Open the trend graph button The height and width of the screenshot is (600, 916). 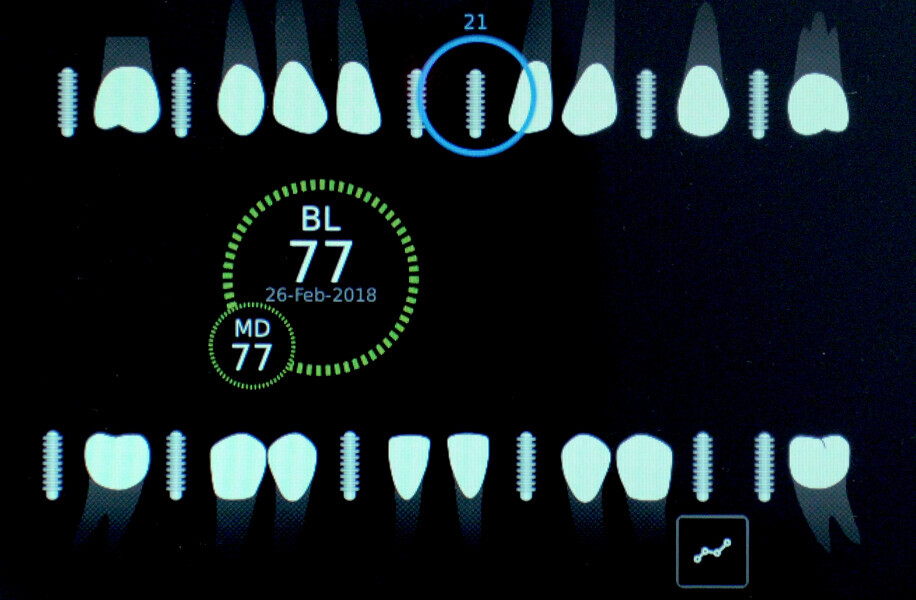coord(712,551)
